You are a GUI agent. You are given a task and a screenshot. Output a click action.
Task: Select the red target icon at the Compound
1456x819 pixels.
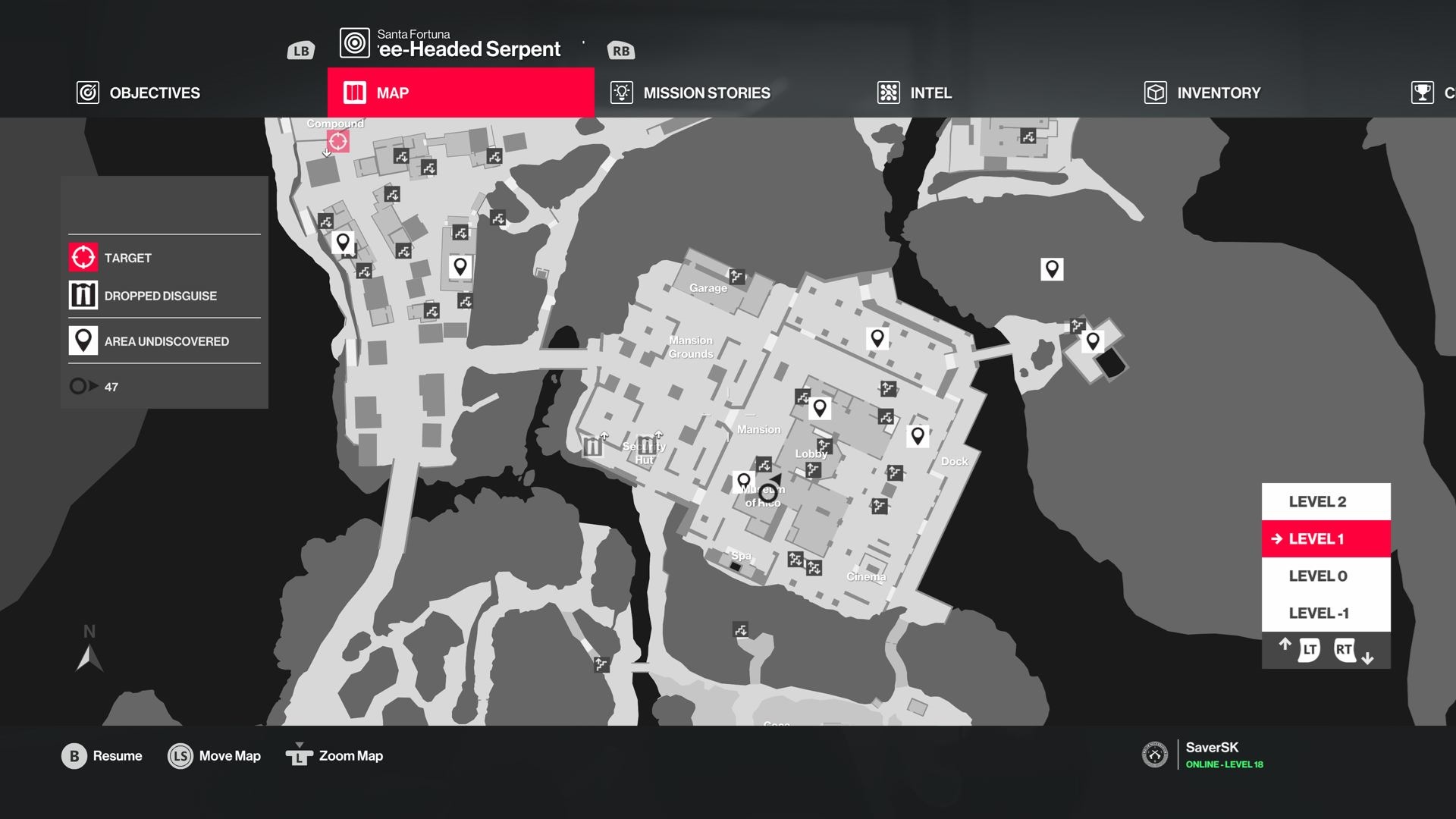tap(337, 140)
